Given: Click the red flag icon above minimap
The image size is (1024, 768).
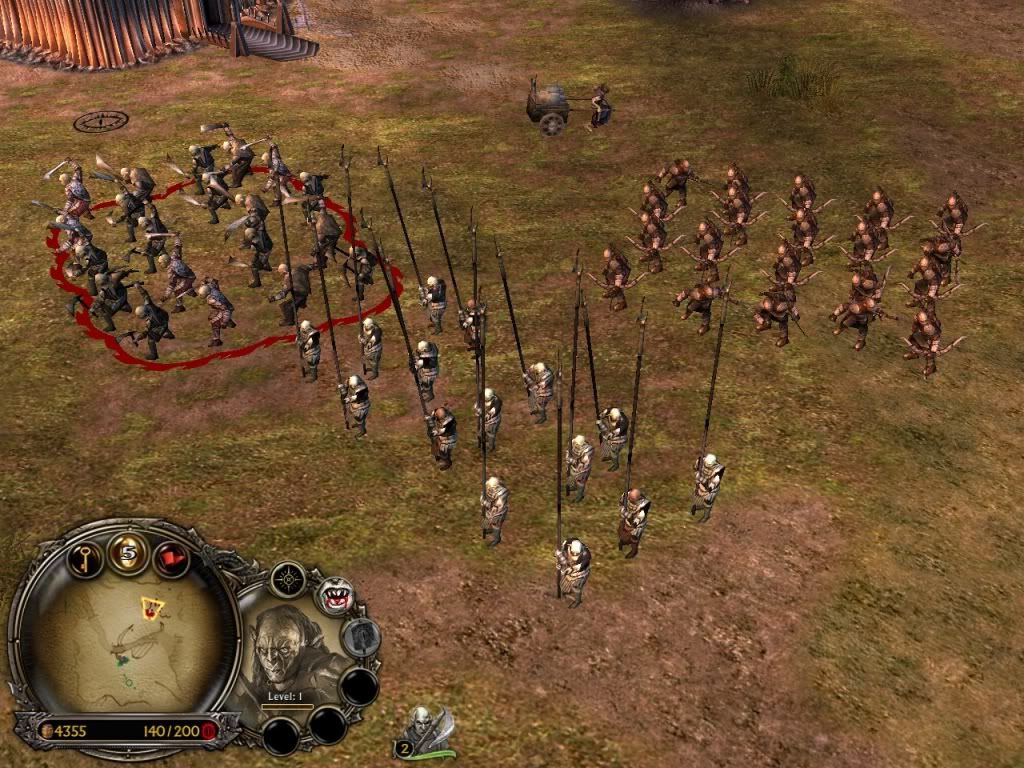Looking at the screenshot, I should click(x=171, y=557).
